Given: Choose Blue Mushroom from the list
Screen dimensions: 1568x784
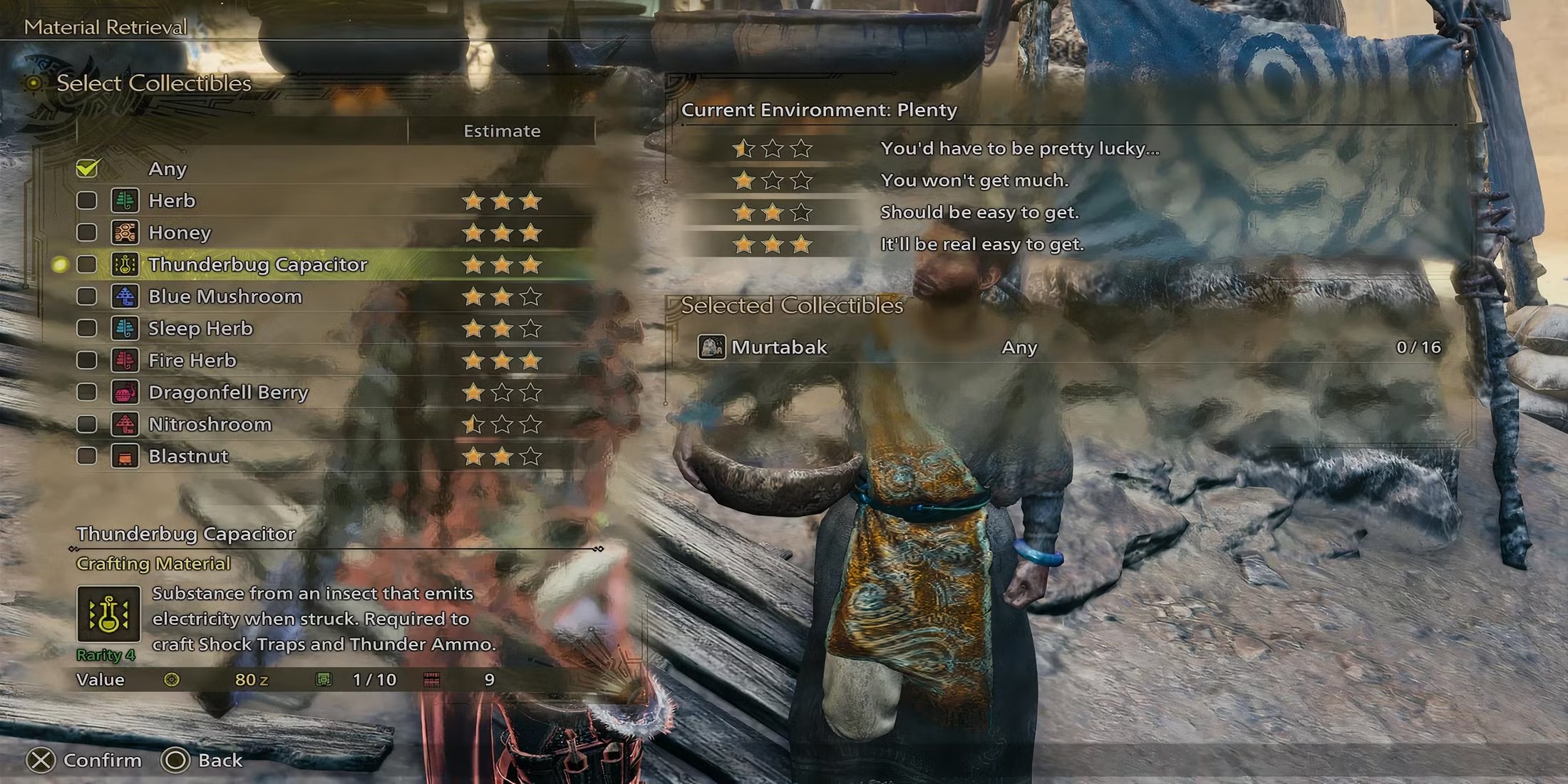Looking at the screenshot, I should (x=225, y=296).
